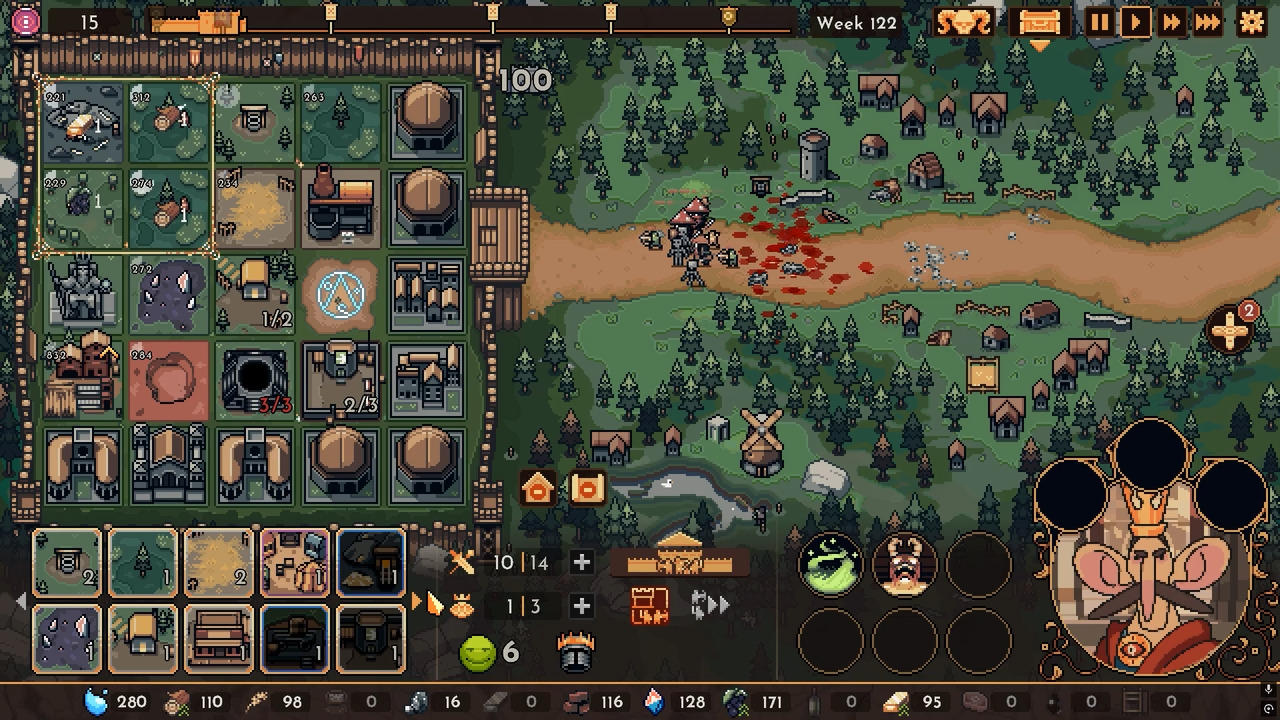Click the cross icon with the 2 badge

click(1231, 330)
